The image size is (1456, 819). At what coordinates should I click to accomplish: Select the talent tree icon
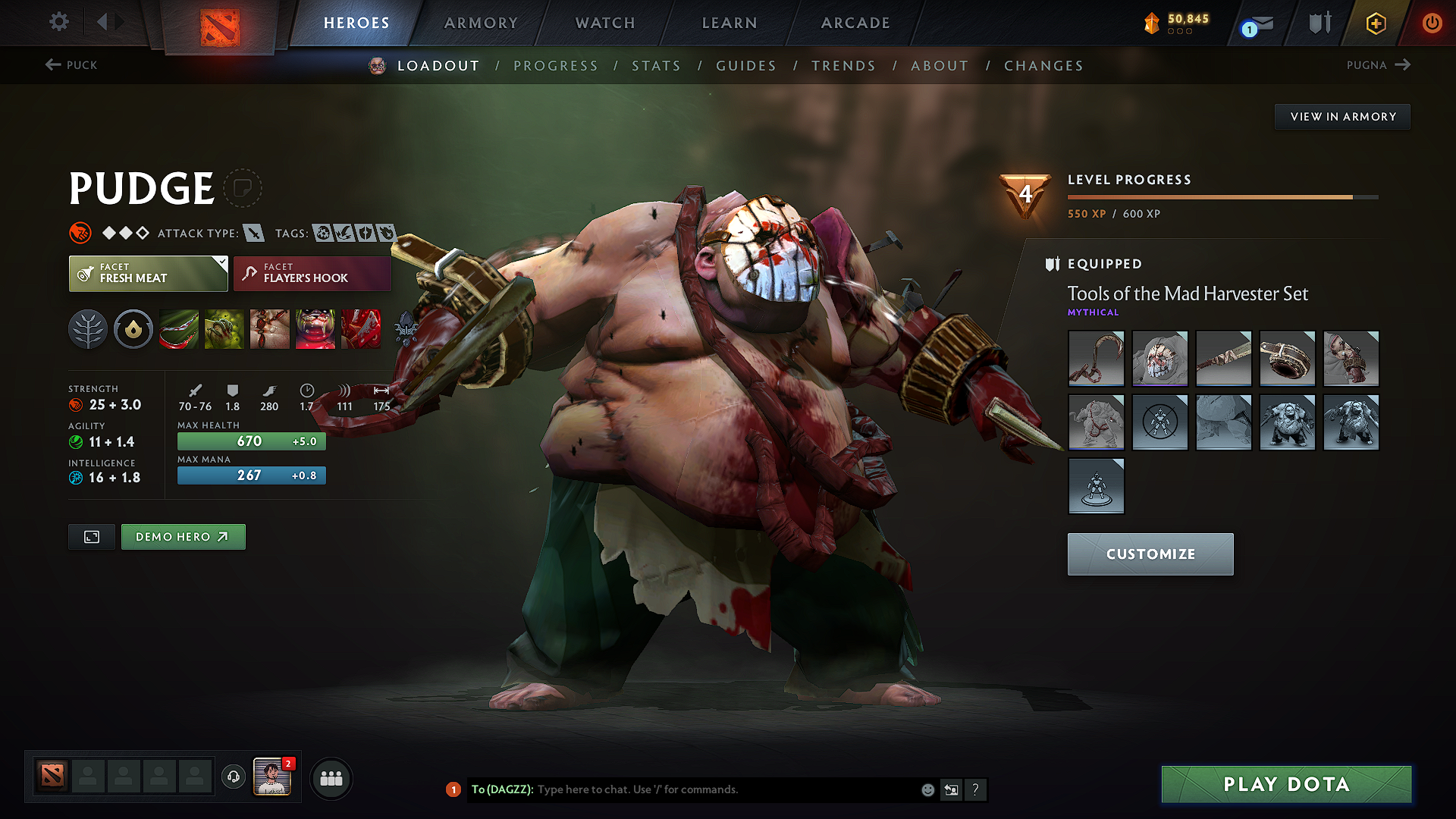(x=88, y=328)
